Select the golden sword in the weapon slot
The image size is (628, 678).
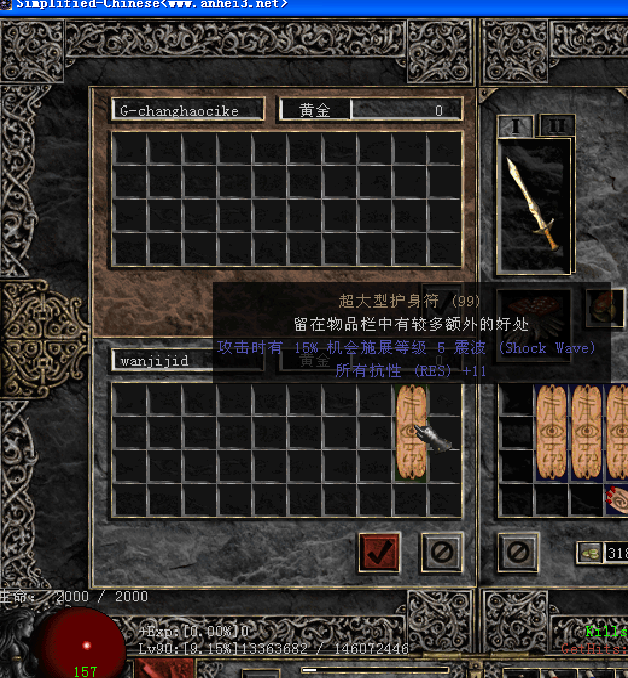tap(534, 204)
